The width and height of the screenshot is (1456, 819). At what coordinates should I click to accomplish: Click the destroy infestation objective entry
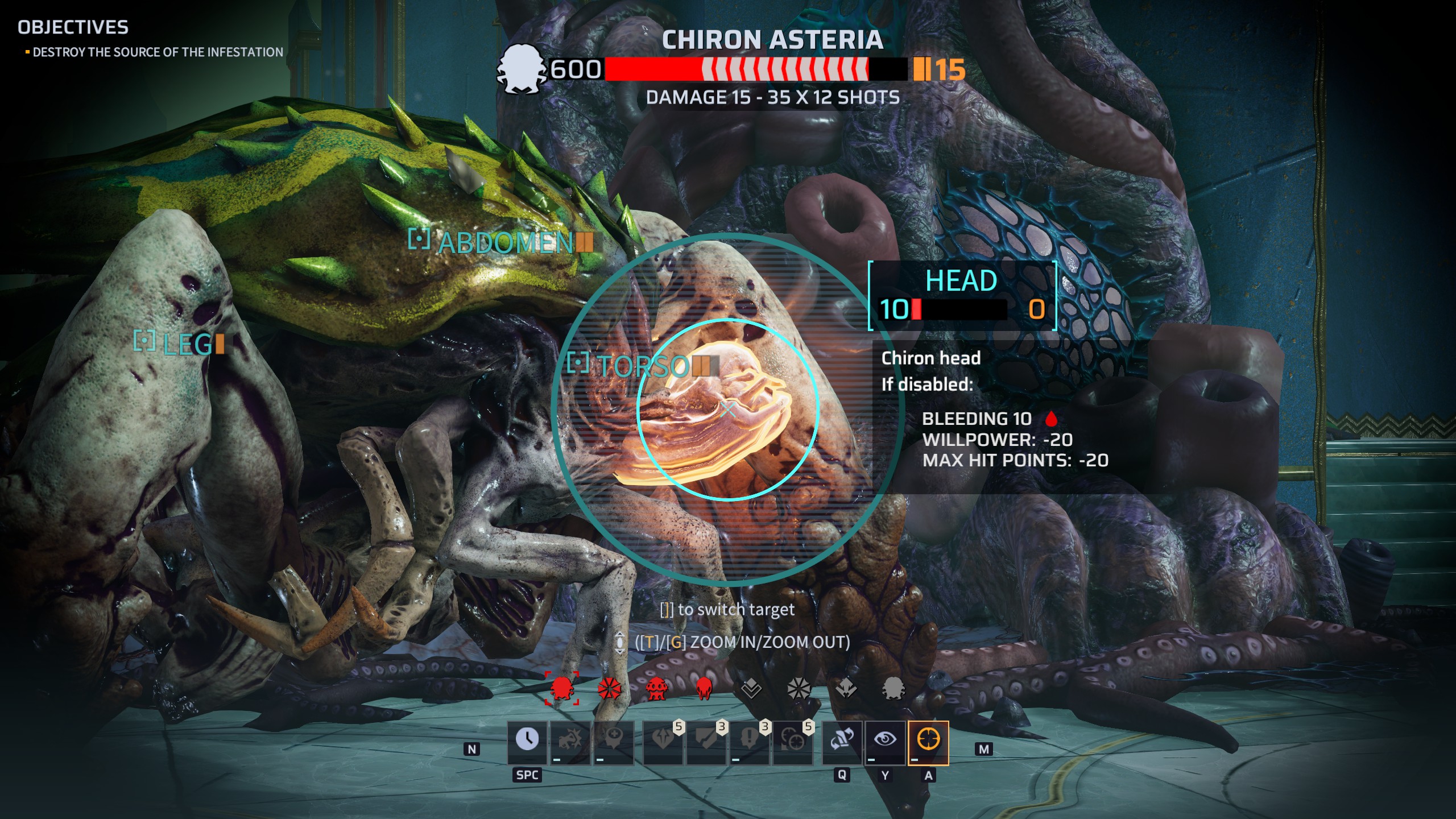click(158, 52)
